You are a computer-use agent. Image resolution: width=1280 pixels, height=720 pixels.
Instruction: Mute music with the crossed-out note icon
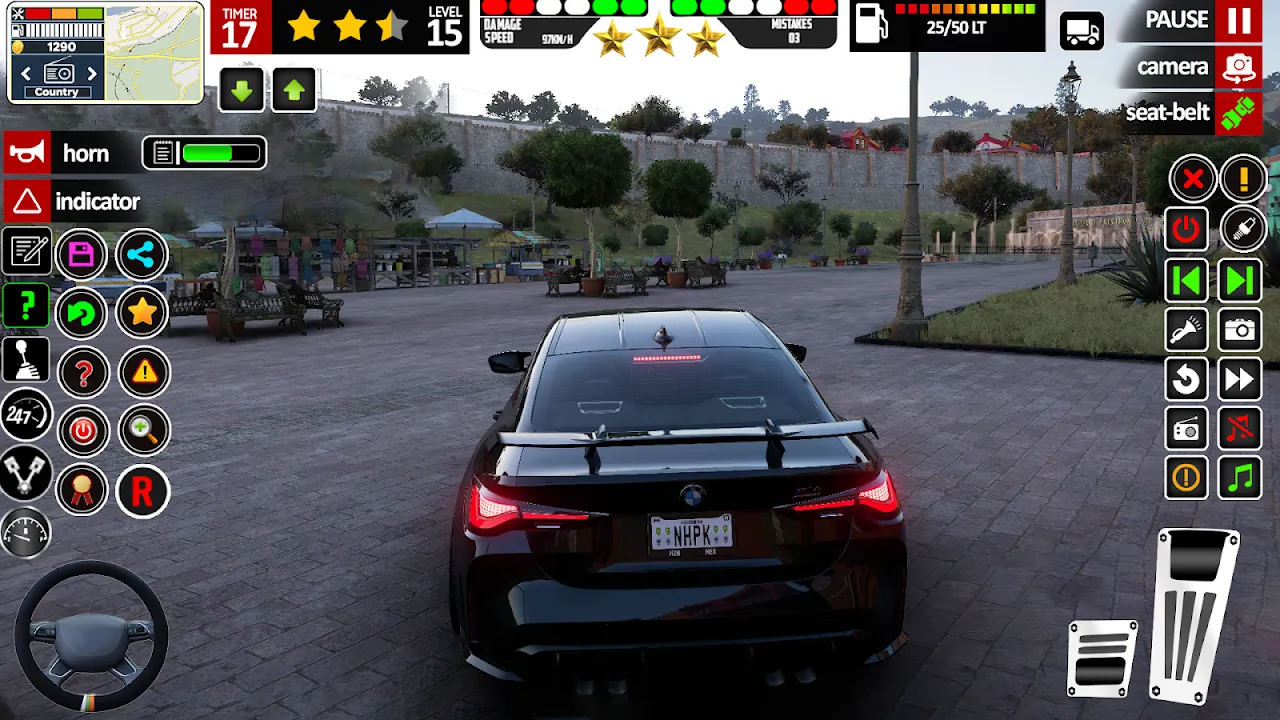point(1240,430)
